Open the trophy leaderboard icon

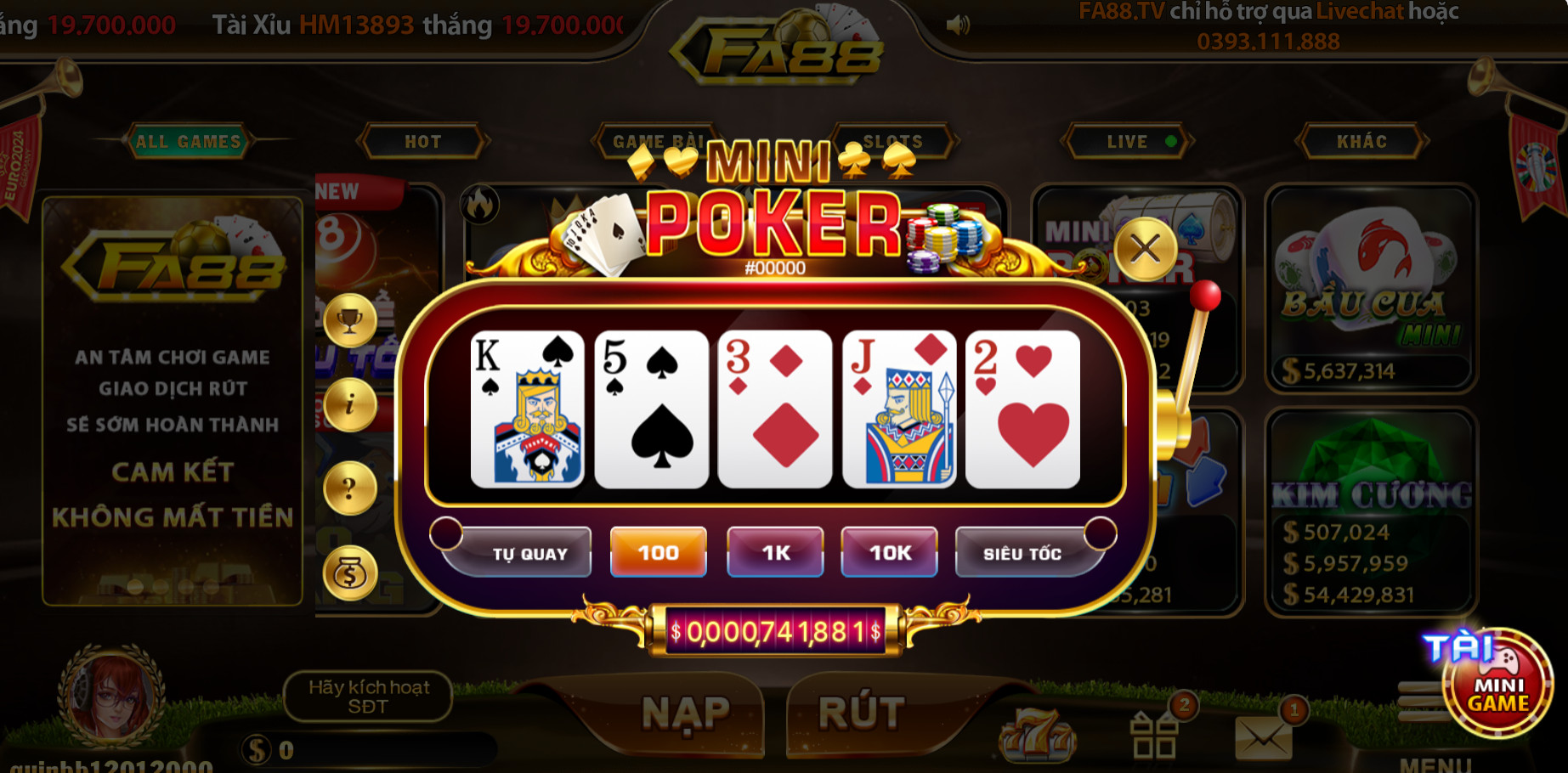(349, 320)
